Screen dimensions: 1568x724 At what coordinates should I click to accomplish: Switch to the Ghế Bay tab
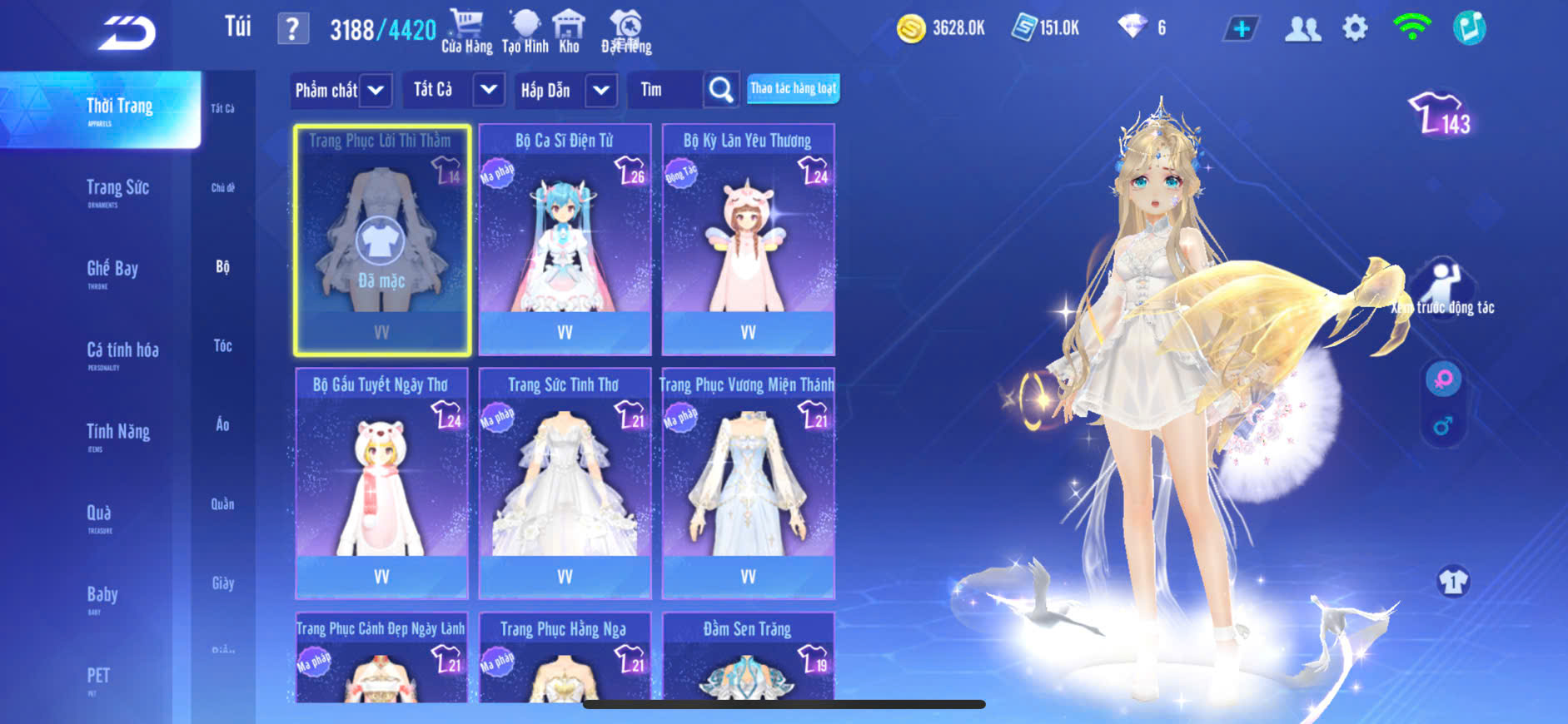[112, 270]
